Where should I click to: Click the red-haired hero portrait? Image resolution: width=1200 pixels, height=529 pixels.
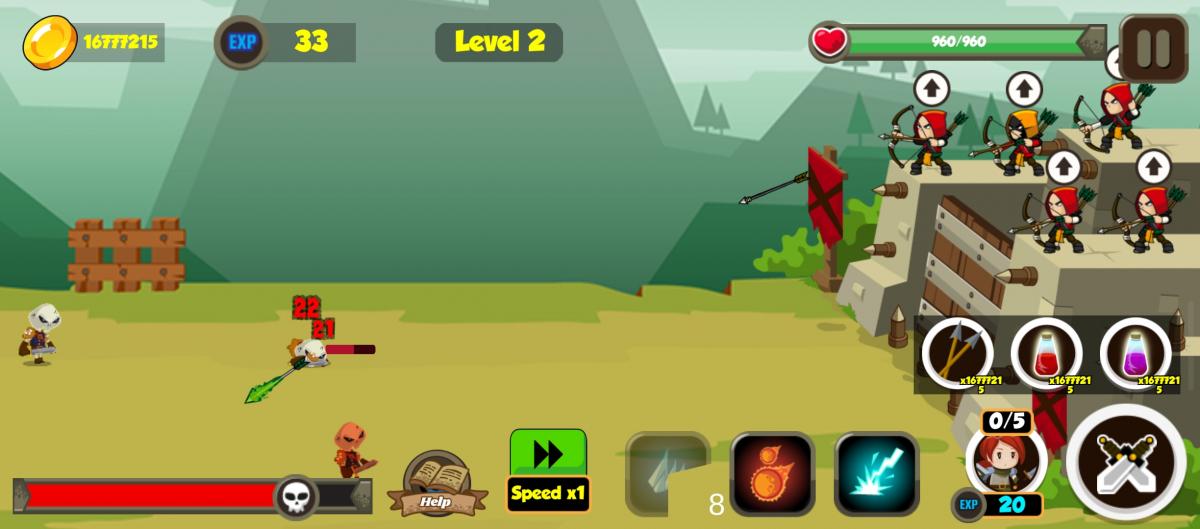(x=1006, y=459)
